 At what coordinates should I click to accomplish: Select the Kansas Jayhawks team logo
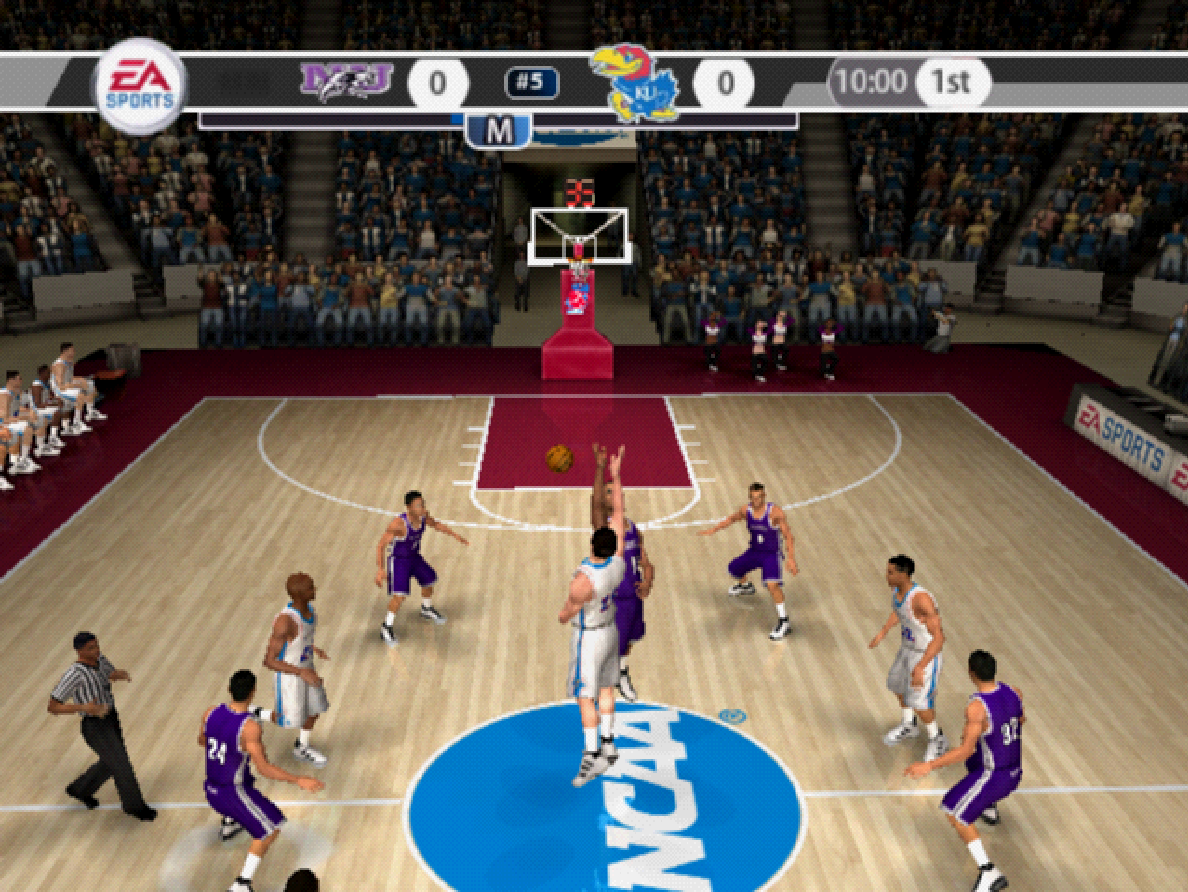(x=634, y=84)
